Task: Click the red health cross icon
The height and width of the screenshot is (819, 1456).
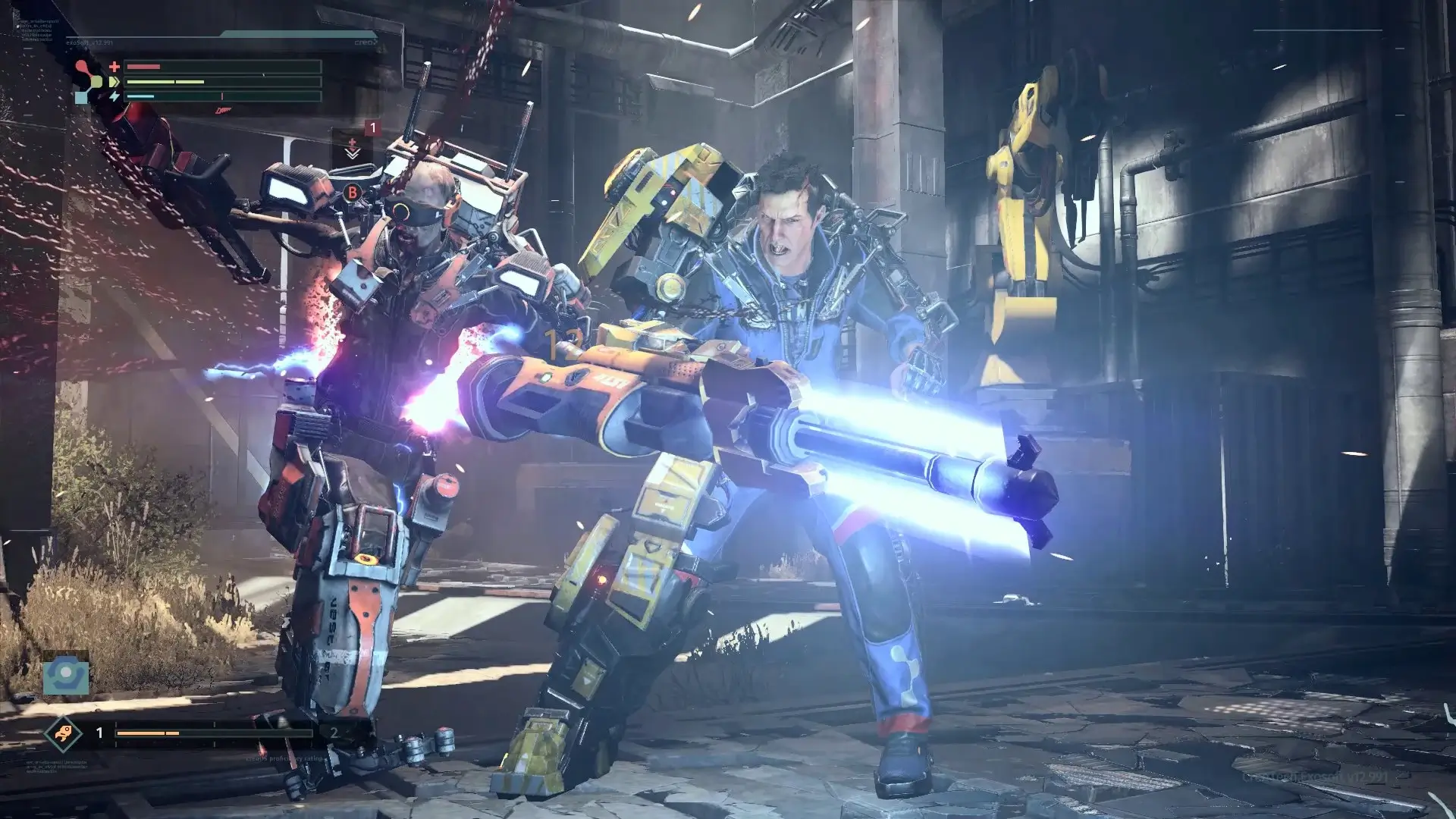Action: 114,67
